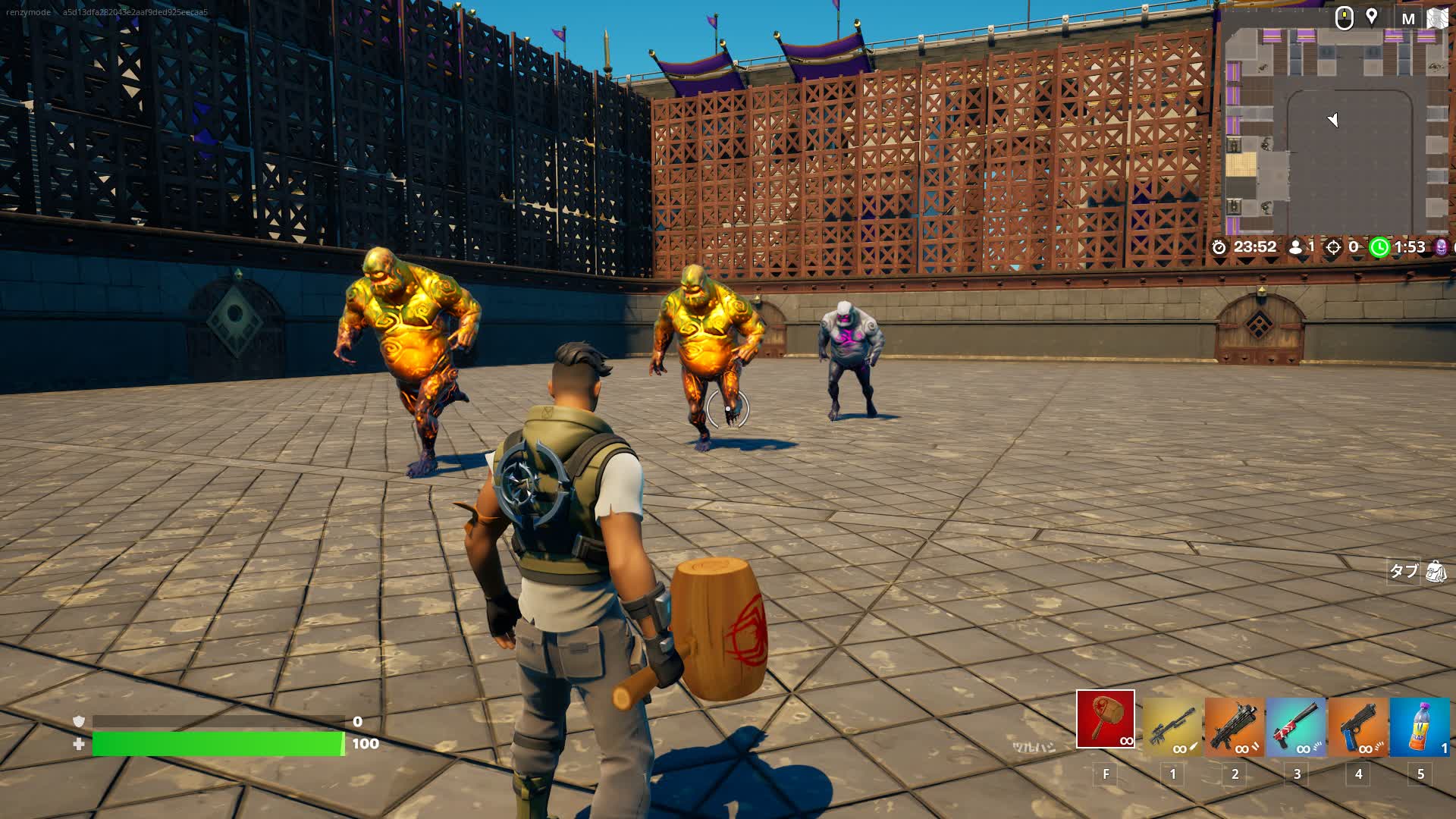Click the map pin marker icon

point(1372,17)
